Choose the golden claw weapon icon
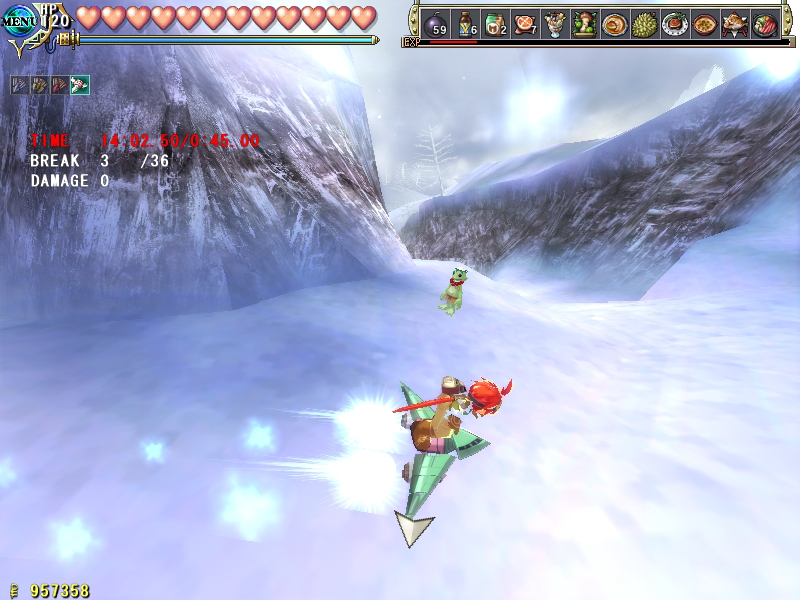This screenshot has height=600, width=800. (x=40, y=85)
